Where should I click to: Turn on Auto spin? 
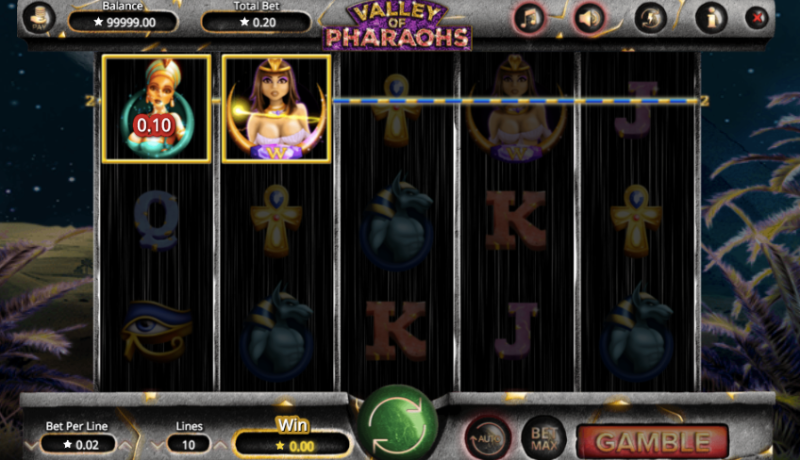485,437
